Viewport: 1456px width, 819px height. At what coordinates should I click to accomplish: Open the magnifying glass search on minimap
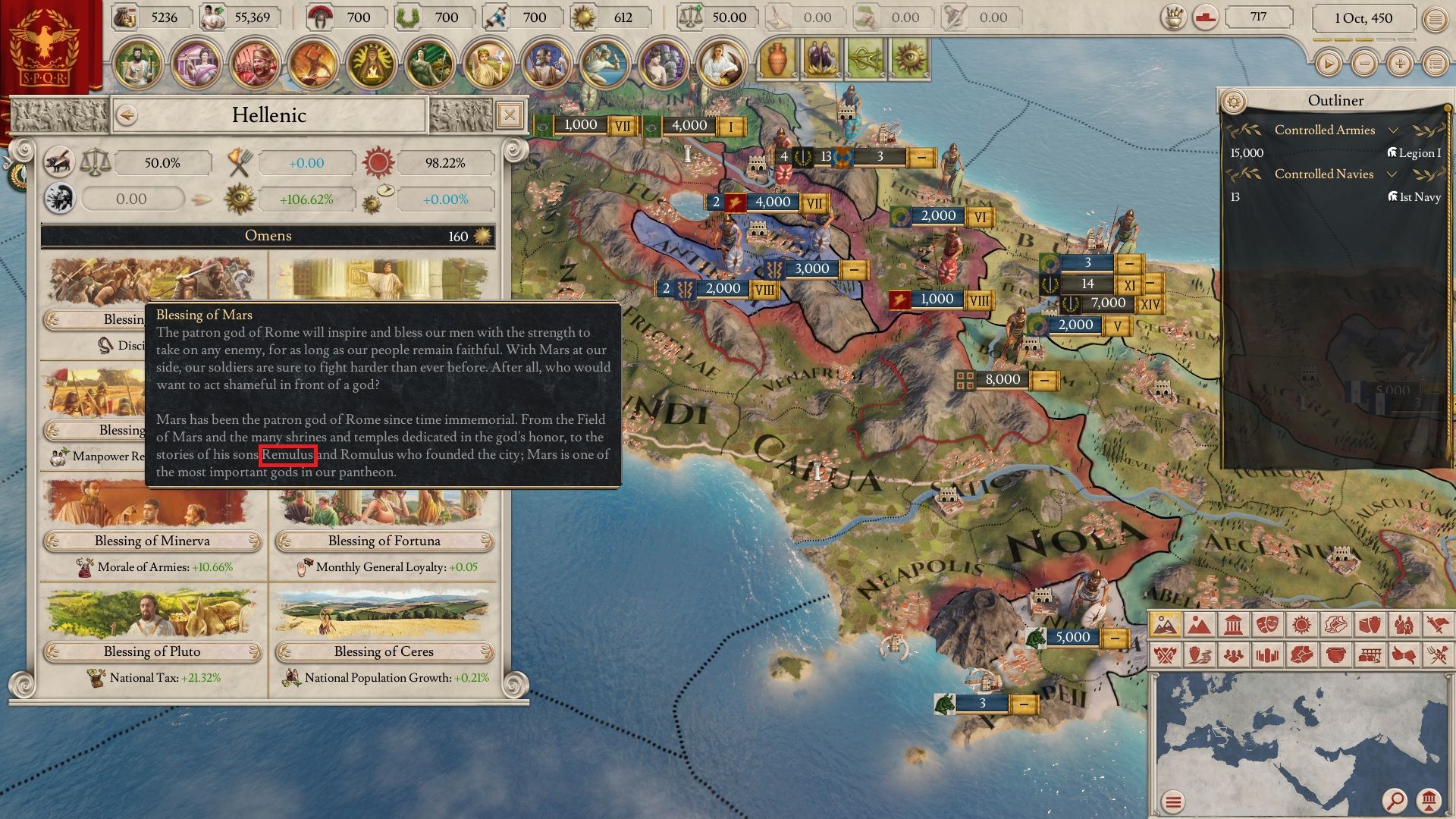(x=1394, y=799)
